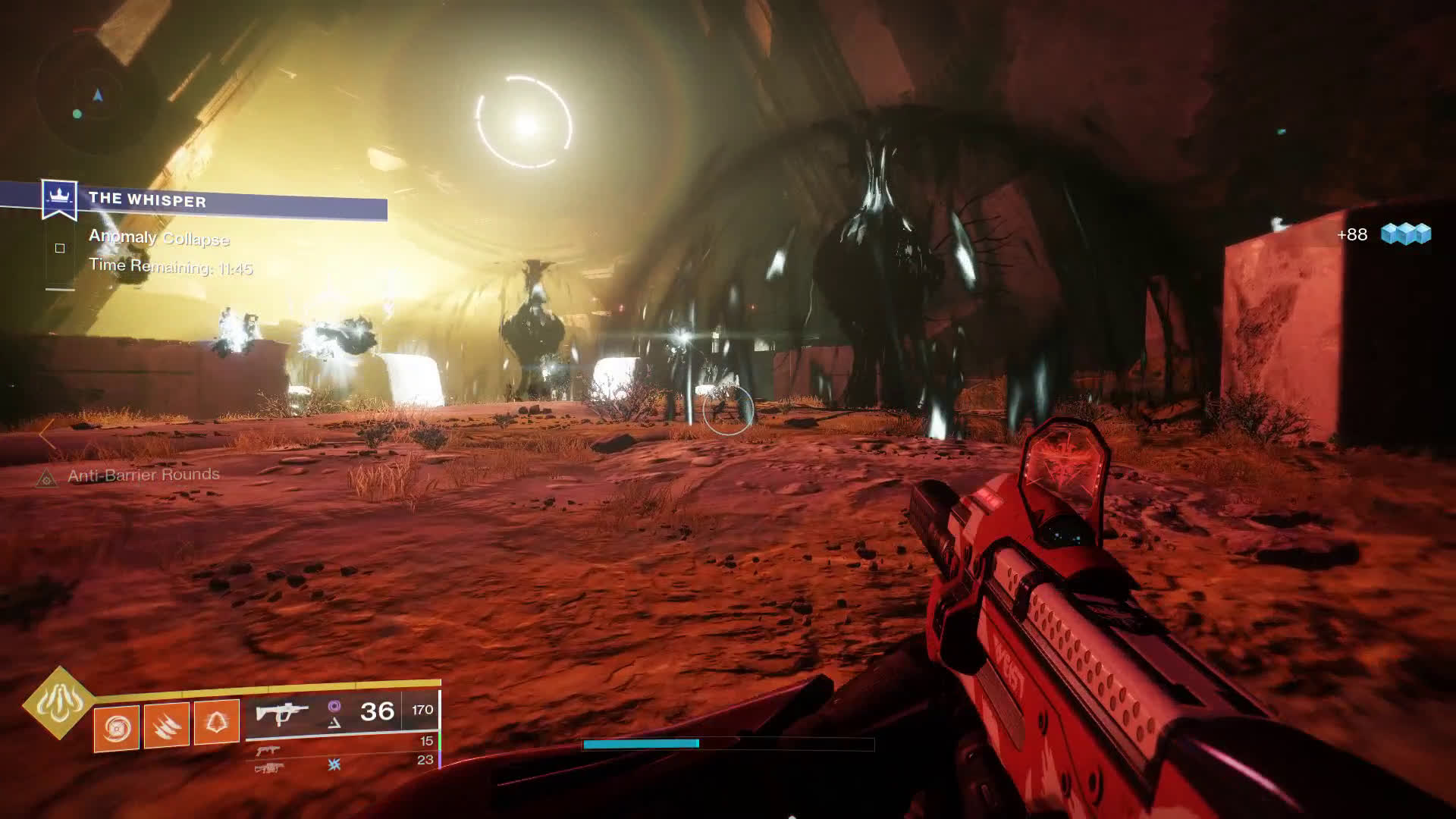Click the Anomaly Collapse objective checkbox

[x=60, y=248]
